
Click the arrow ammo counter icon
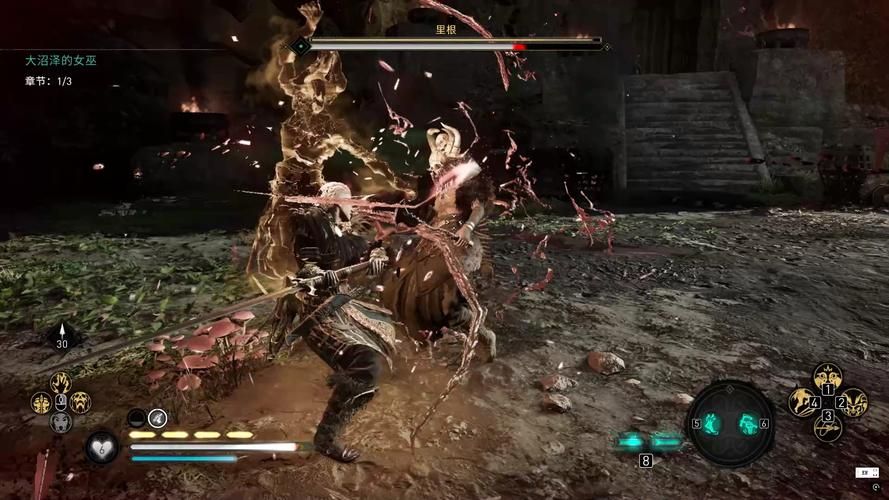point(62,338)
